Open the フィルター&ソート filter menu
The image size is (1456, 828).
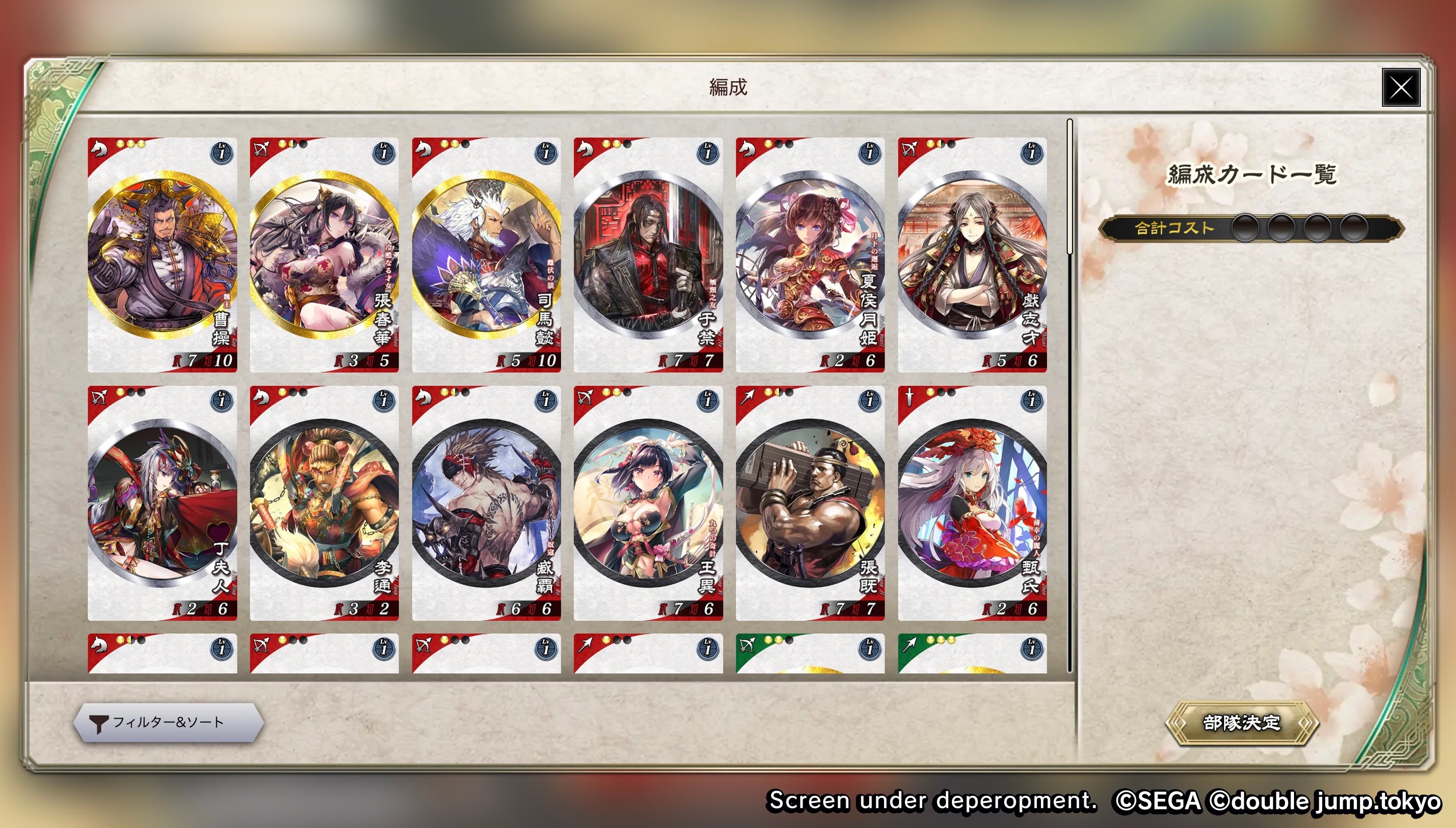click(169, 722)
